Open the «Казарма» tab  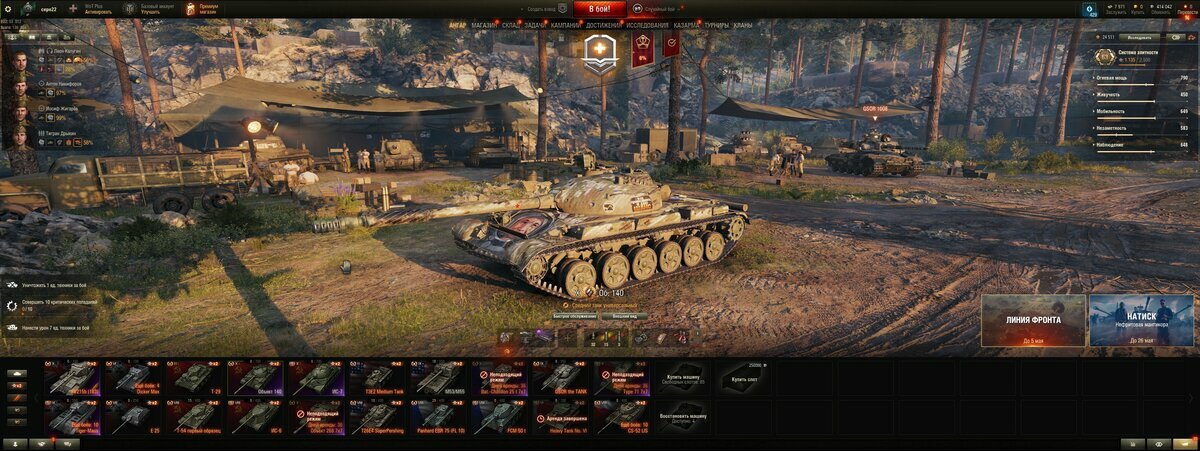pyautogui.click(x=686, y=24)
